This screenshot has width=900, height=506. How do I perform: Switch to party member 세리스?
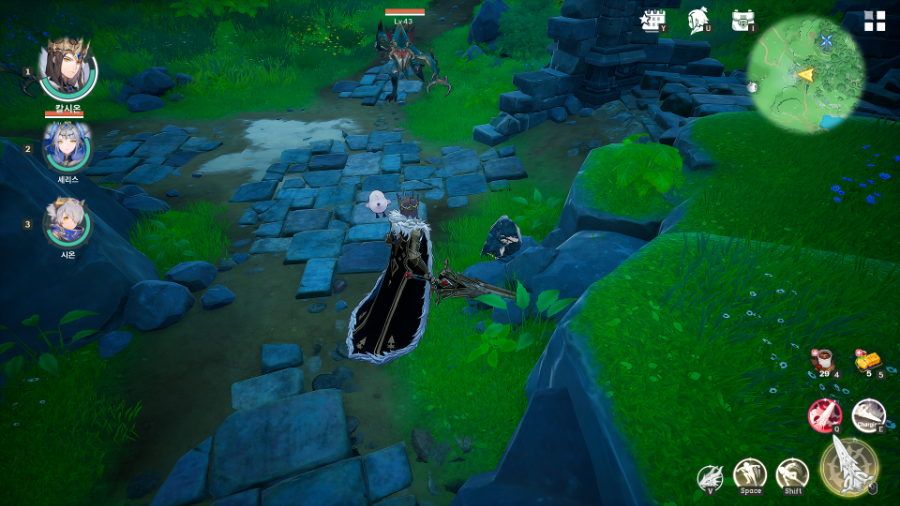click(67, 146)
